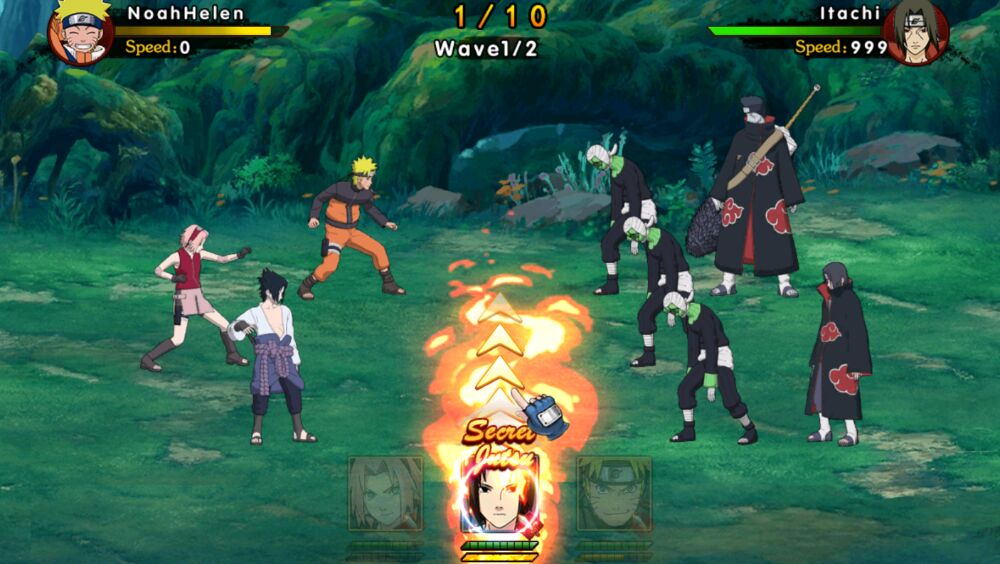Activate Sasuke's Secret Jutsu skill portrait
Screen dimensions: 1000x564
tap(499, 493)
